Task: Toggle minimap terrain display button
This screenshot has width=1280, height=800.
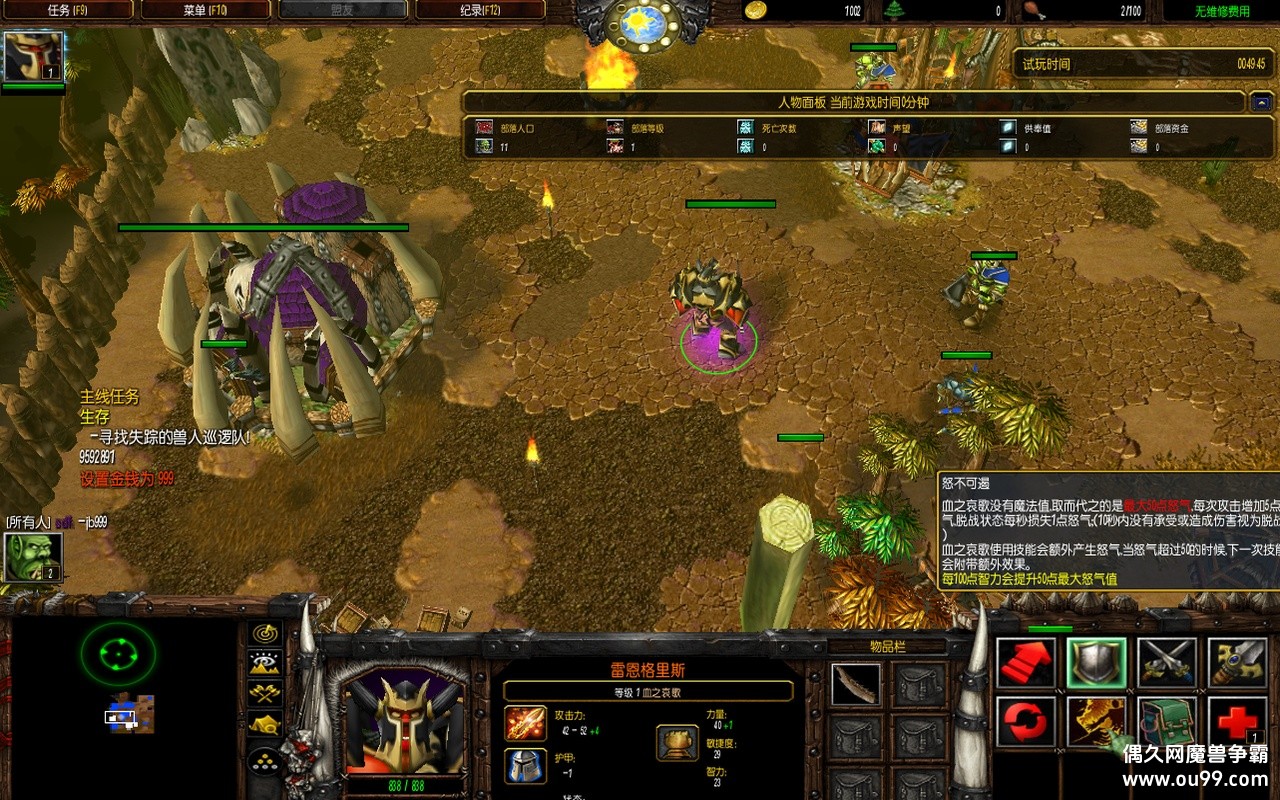Action: (265, 662)
